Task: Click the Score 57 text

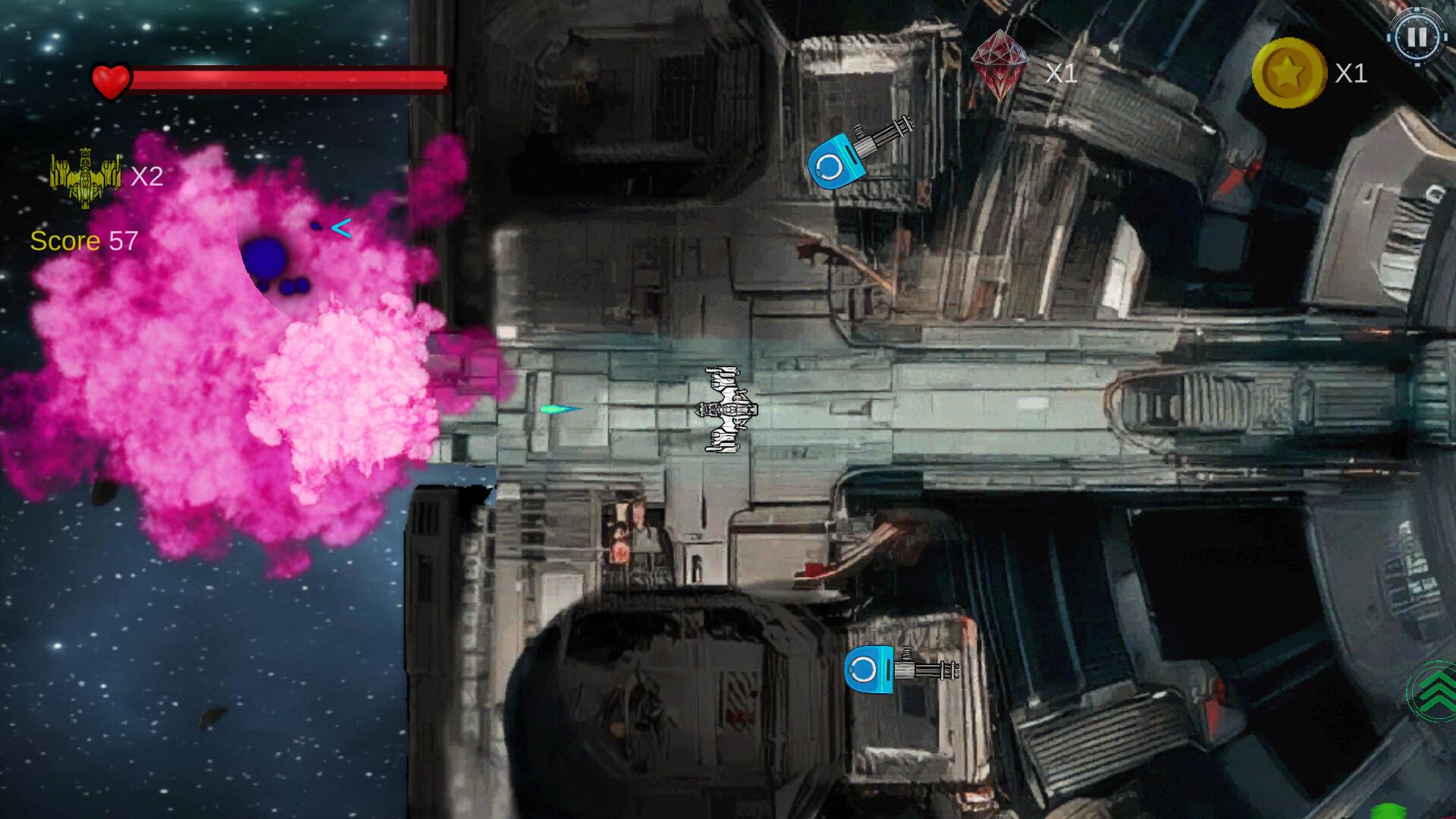Action: pyautogui.click(x=83, y=241)
